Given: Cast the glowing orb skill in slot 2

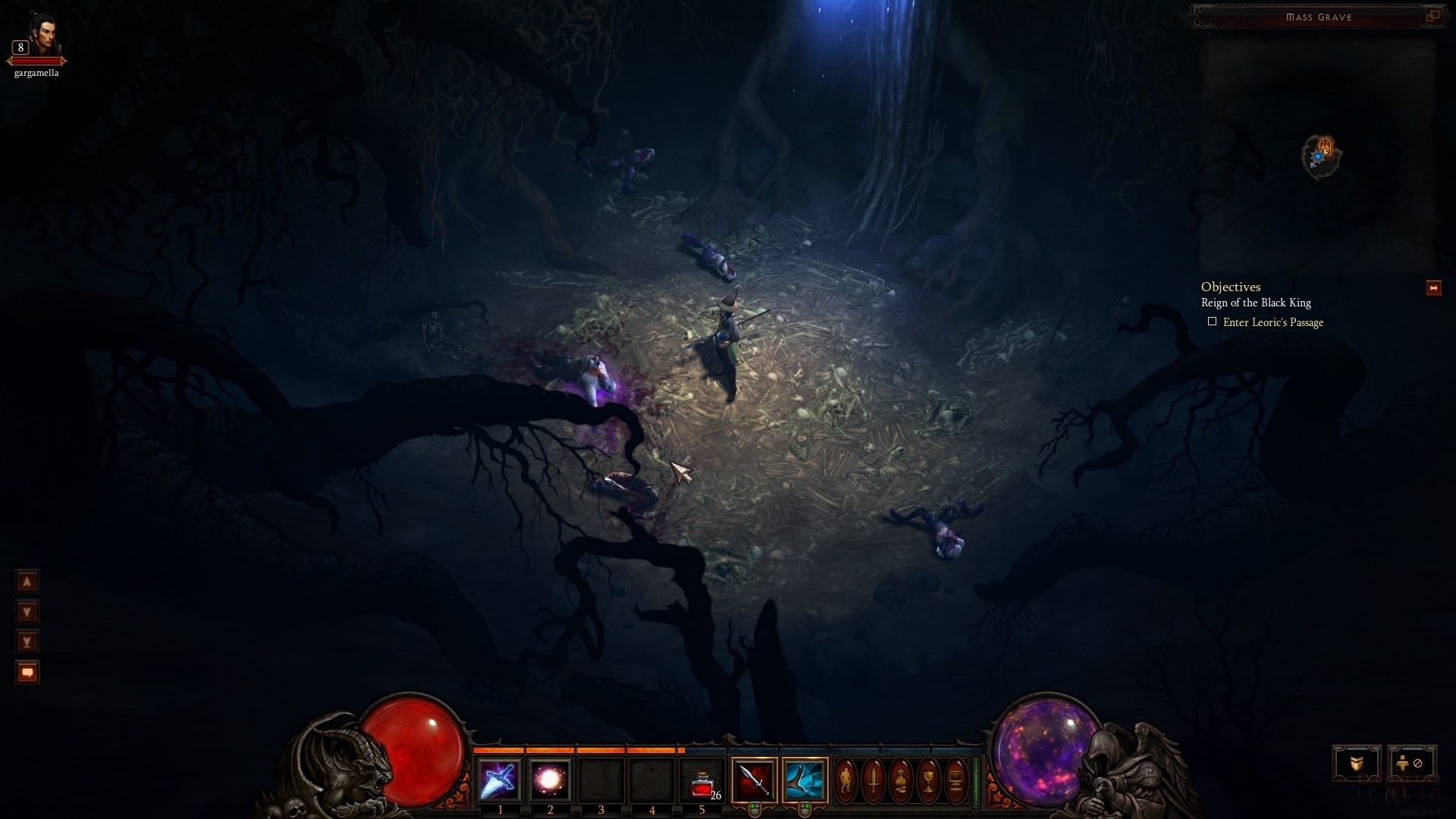Looking at the screenshot, I should 551,780.
